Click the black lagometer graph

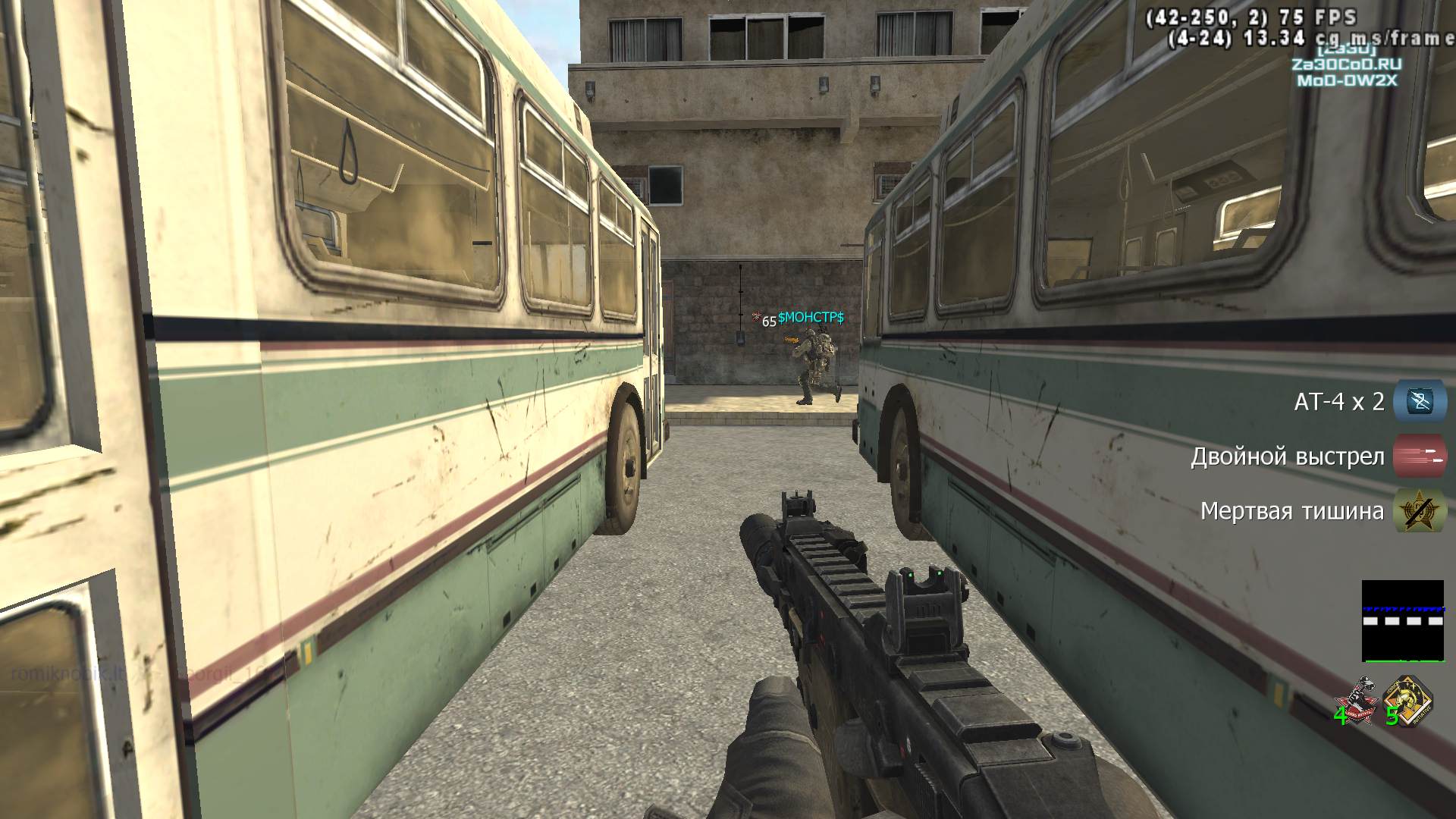(x=1402, y=620)
